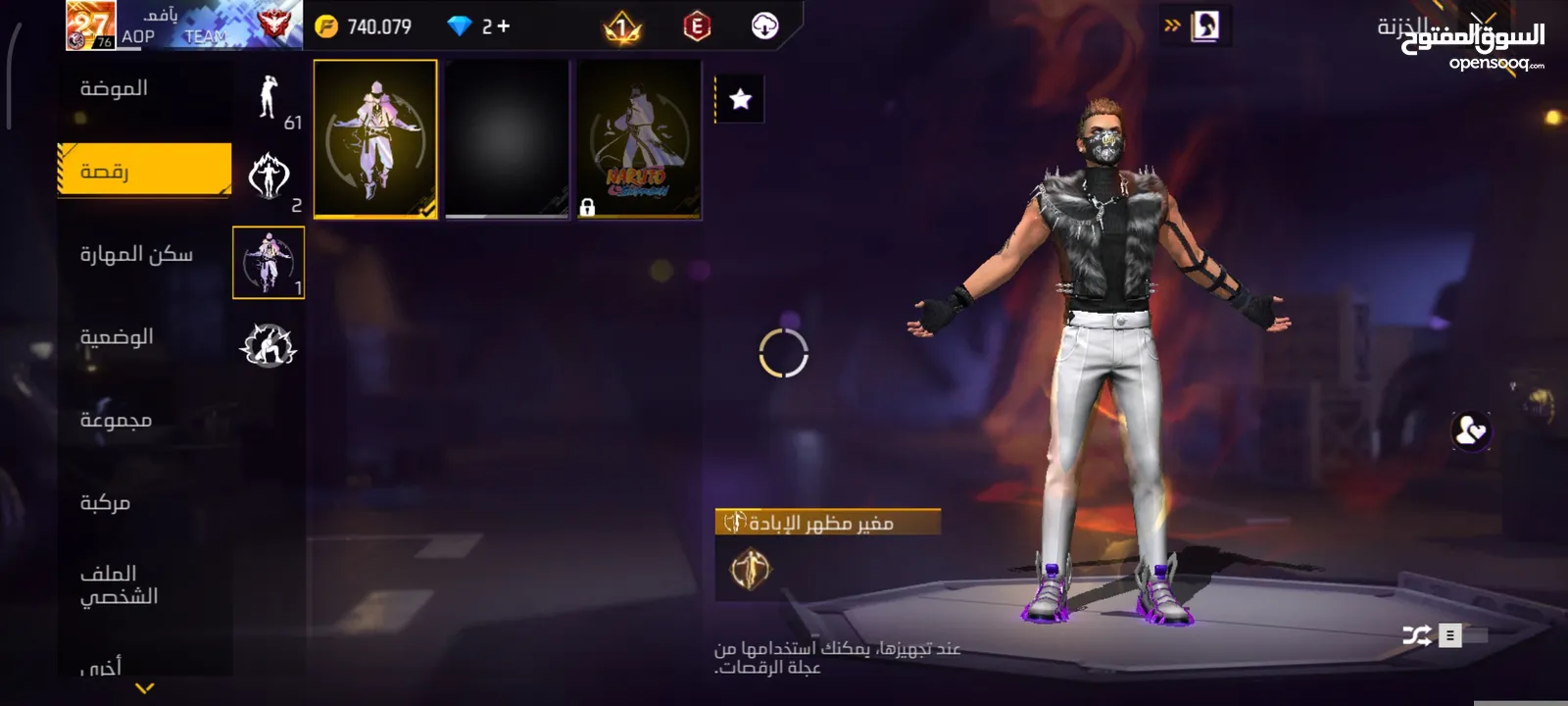Image resolution: width=1568 pixels, height=706 pixels.
Task: Open the الوضعية category
Action: click(117, 337)
